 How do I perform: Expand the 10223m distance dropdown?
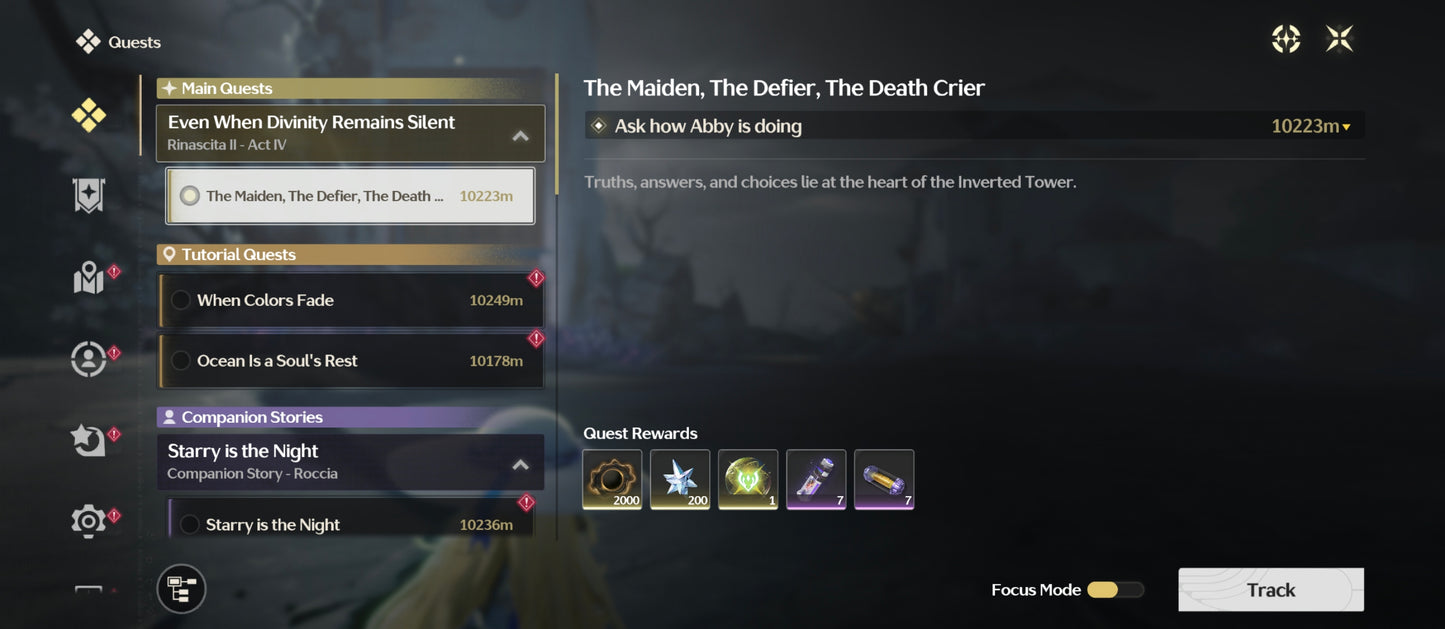[1312, 126]
